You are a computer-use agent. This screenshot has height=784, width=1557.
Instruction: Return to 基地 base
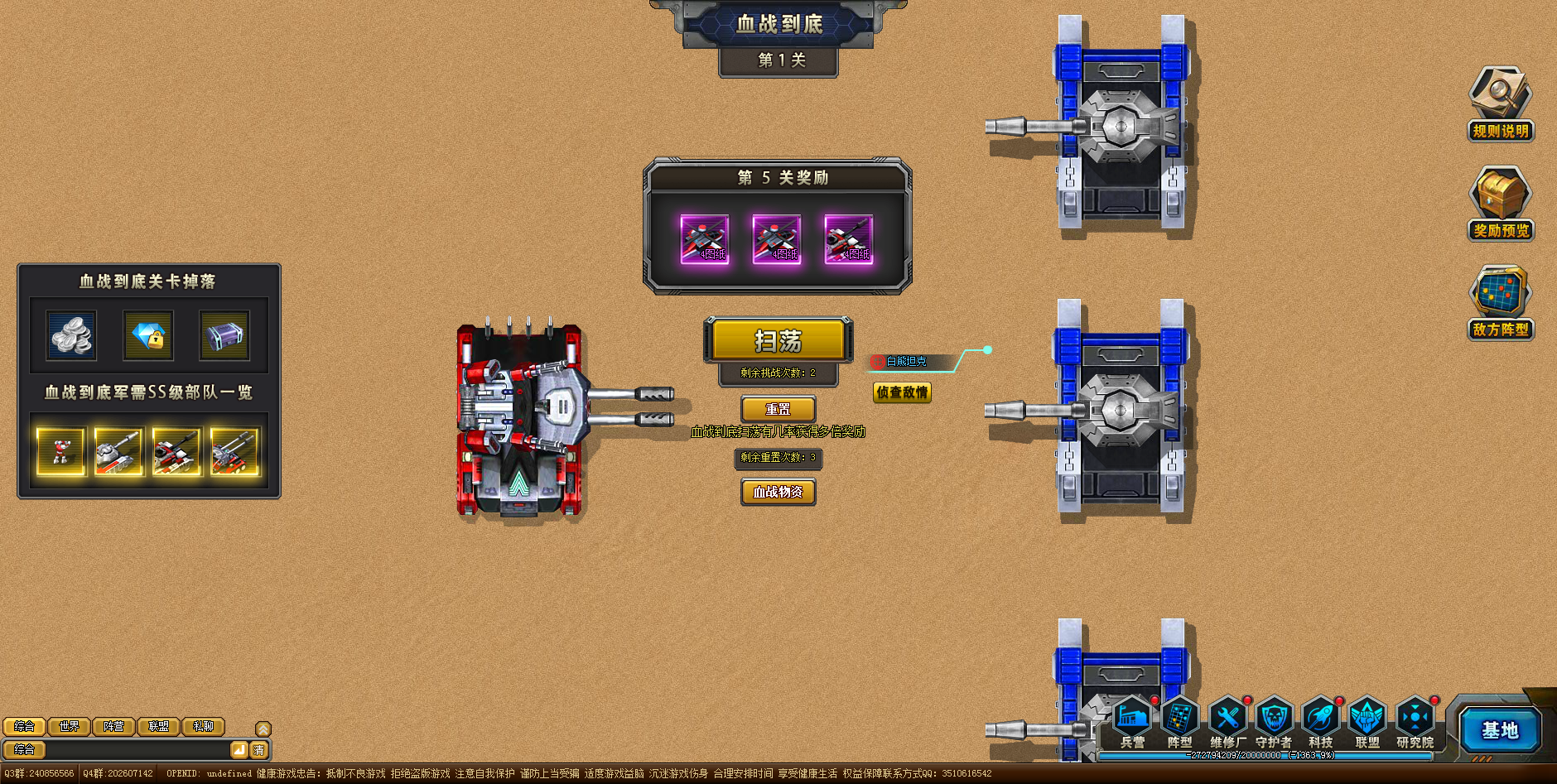tap(1500, 730)
